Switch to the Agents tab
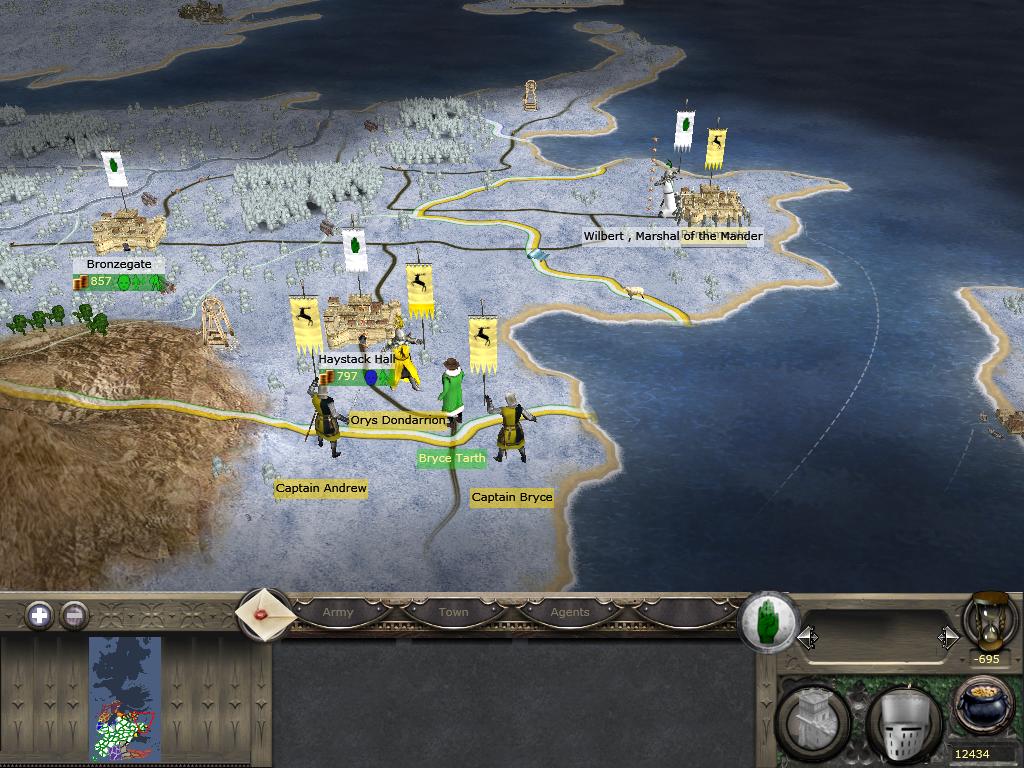This screenshot has width=1024, height=768. [x=570, y=612]
